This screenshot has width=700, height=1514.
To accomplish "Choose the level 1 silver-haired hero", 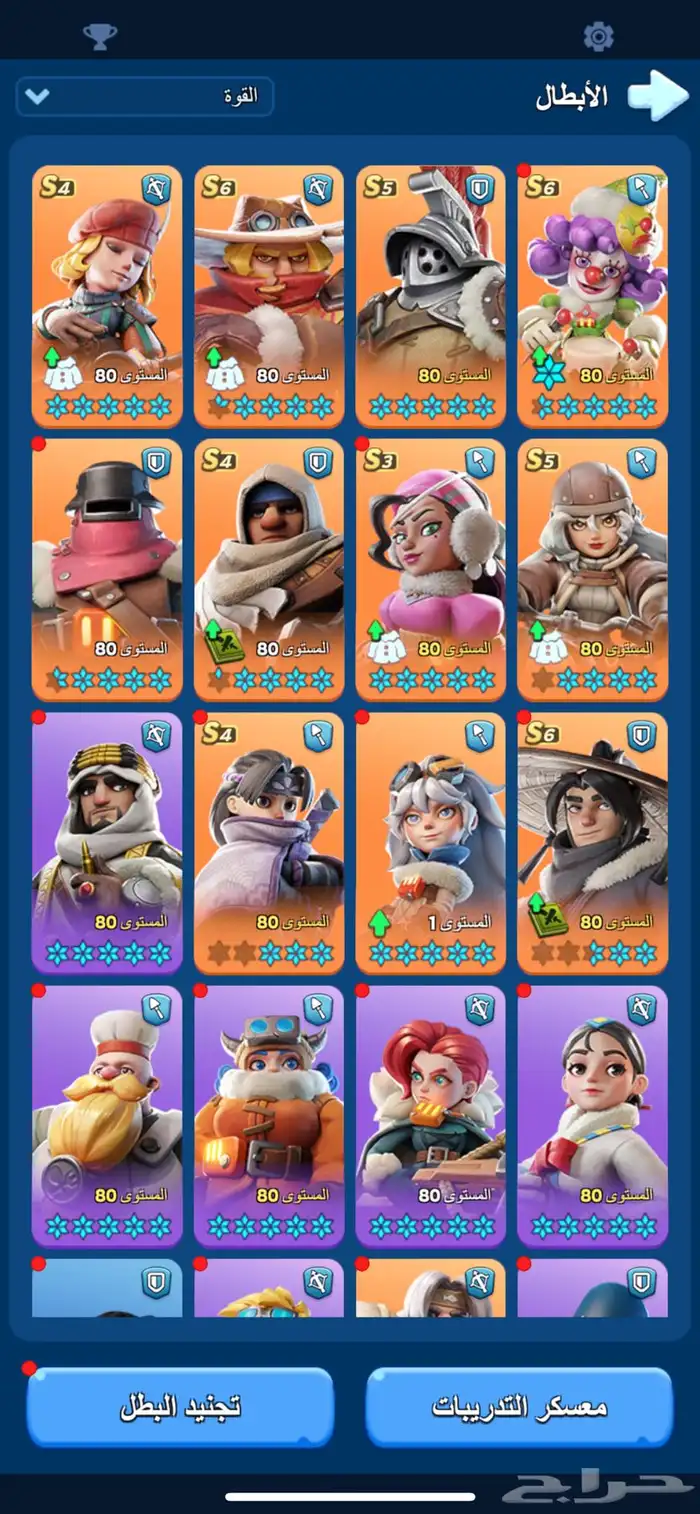I will [431, 842].
